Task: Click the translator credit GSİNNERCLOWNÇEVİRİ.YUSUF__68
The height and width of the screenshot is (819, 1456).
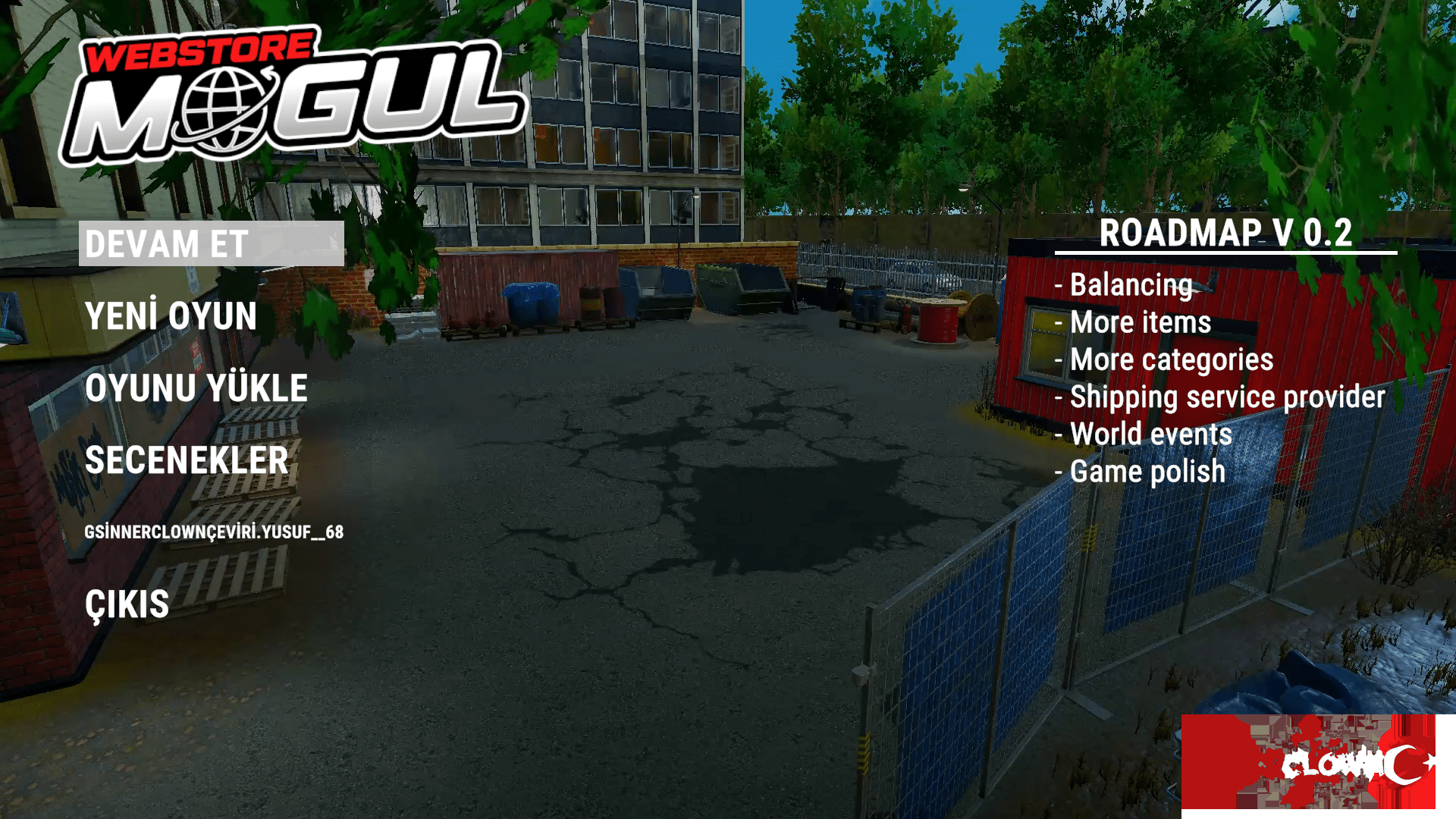Action: point(213,533)
